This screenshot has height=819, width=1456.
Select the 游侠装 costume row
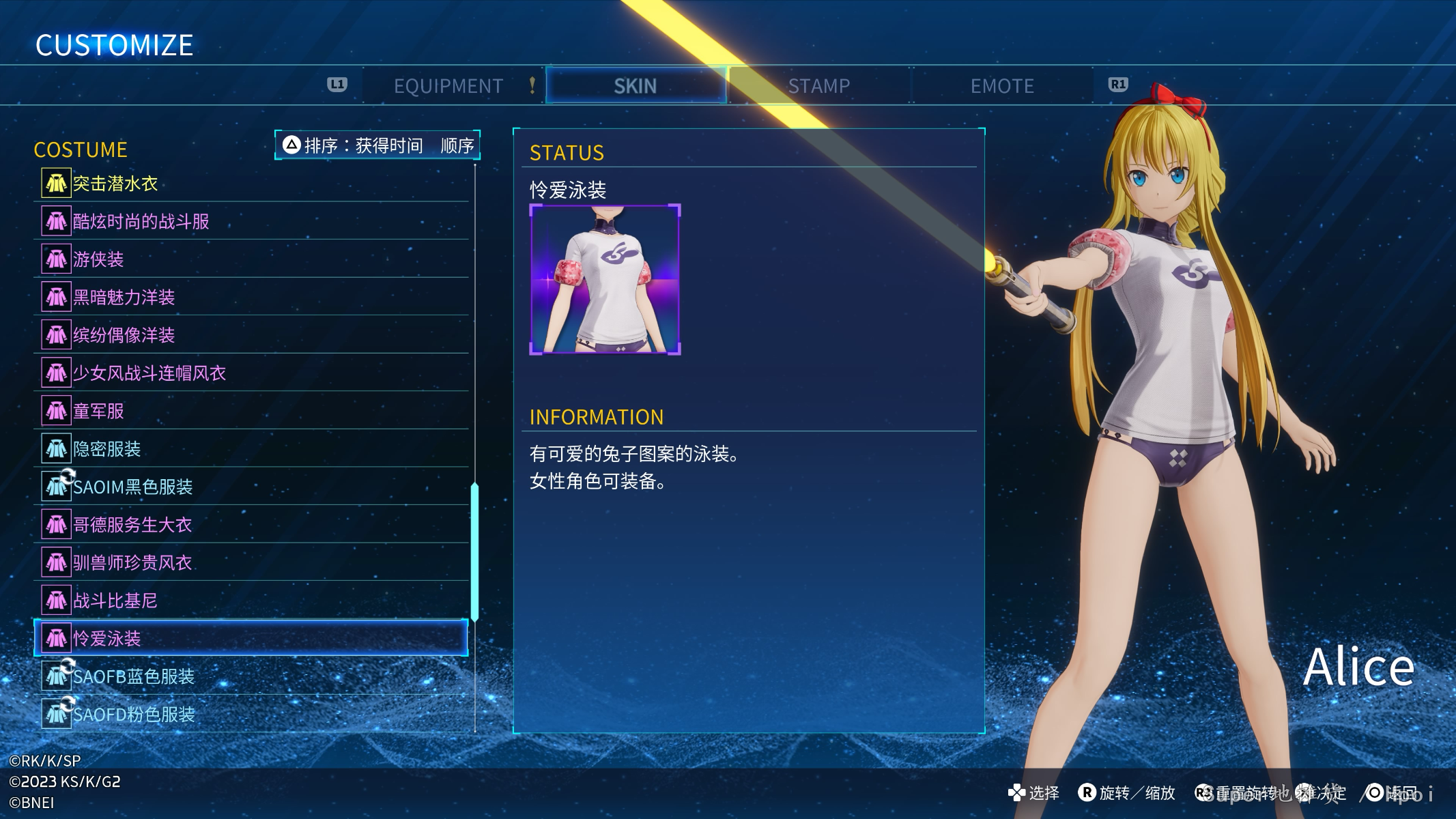(251, 259)
